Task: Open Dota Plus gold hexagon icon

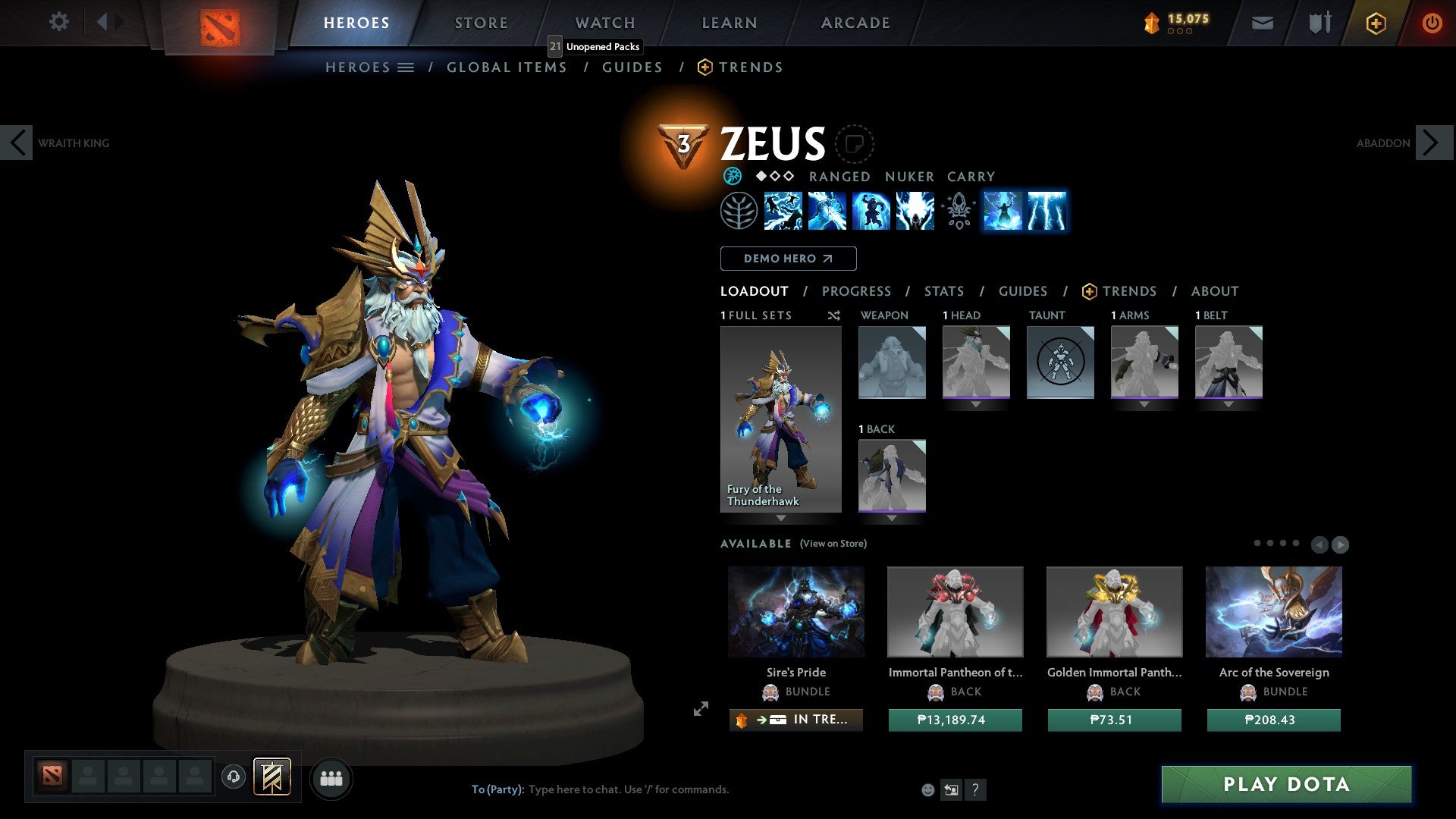Action: (x=1375, y=23)
